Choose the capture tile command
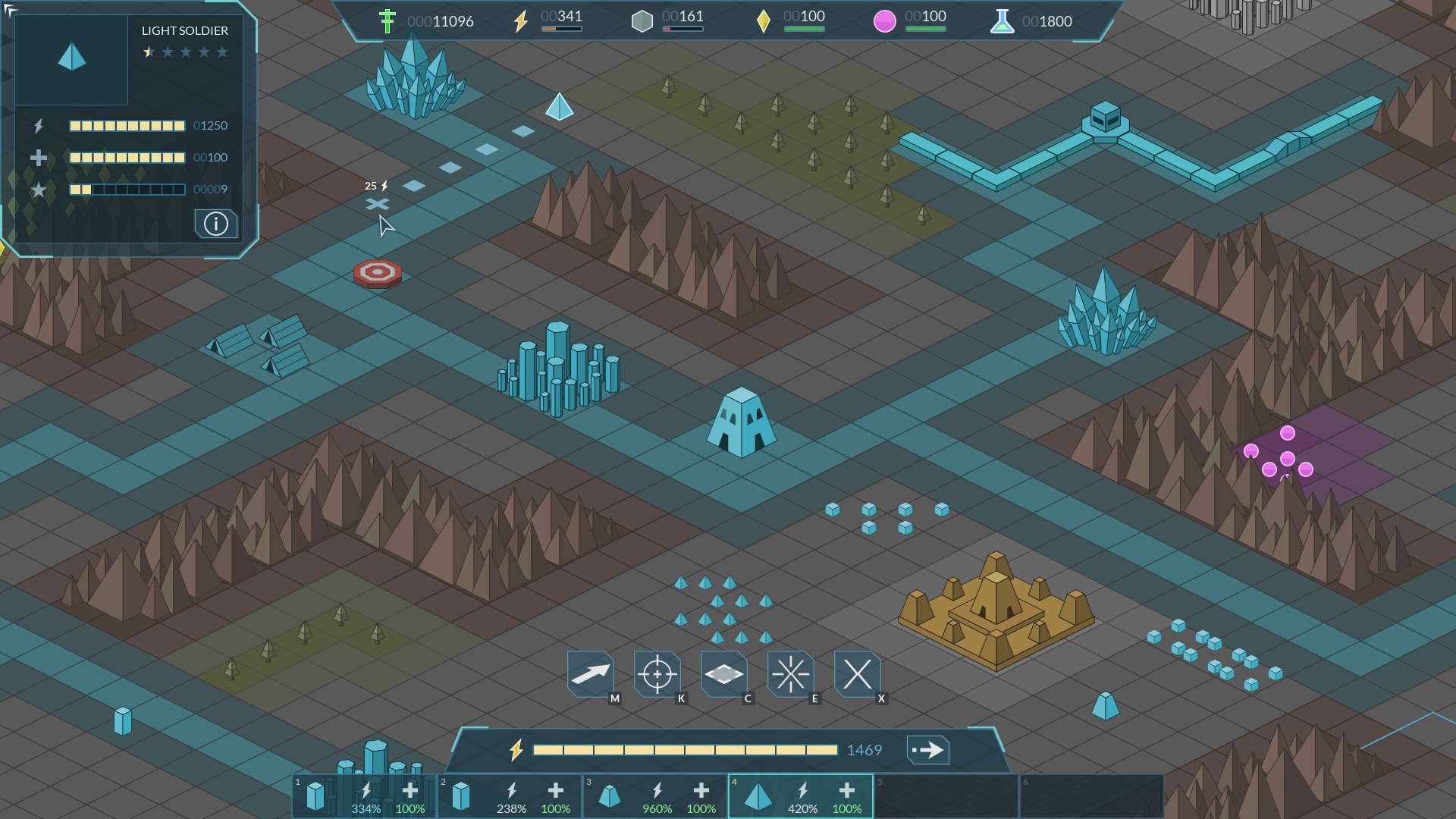Screen dimensions: 1456x819 [723, 673]
